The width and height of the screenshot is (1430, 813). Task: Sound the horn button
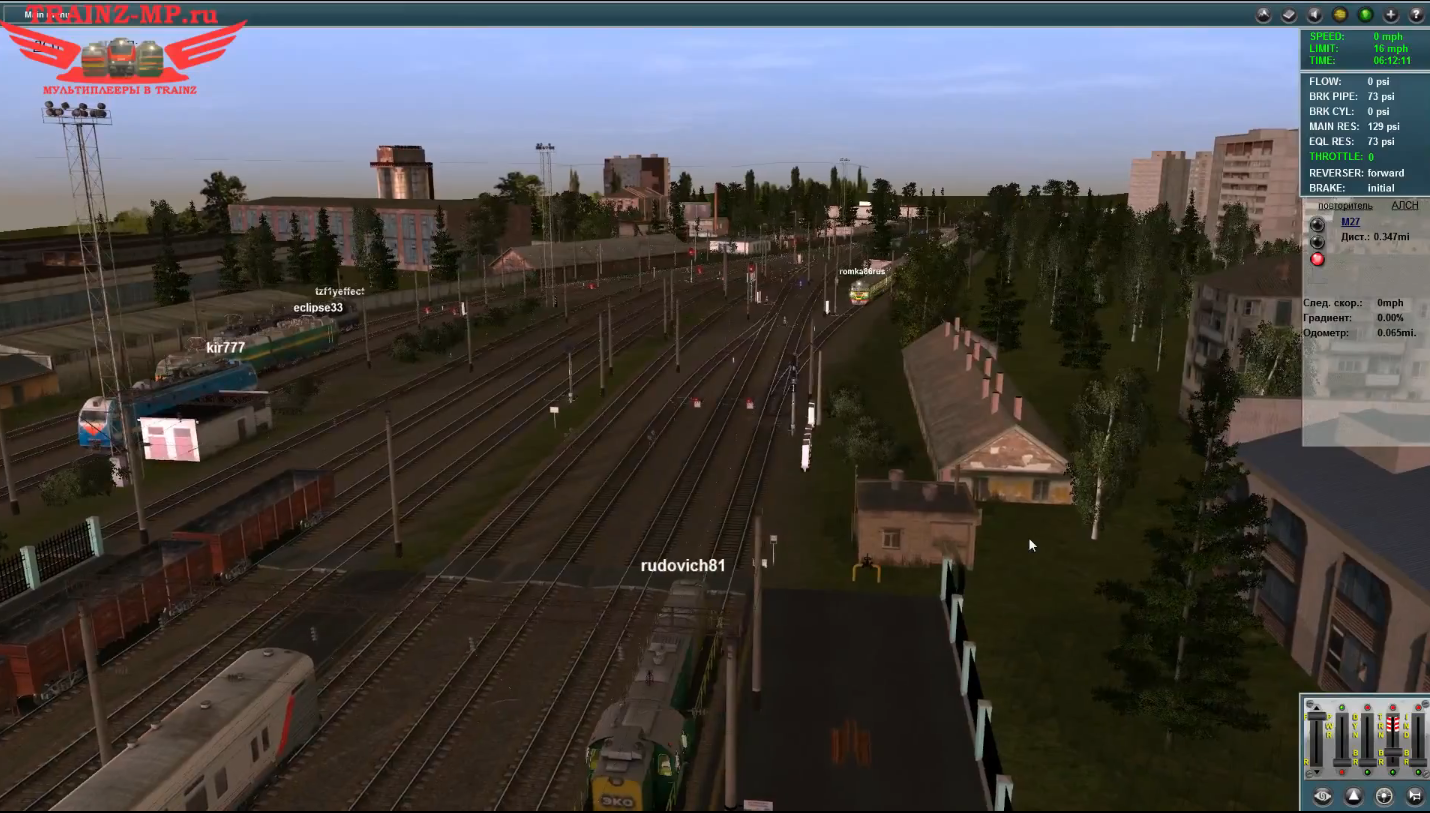(1415, 796)
